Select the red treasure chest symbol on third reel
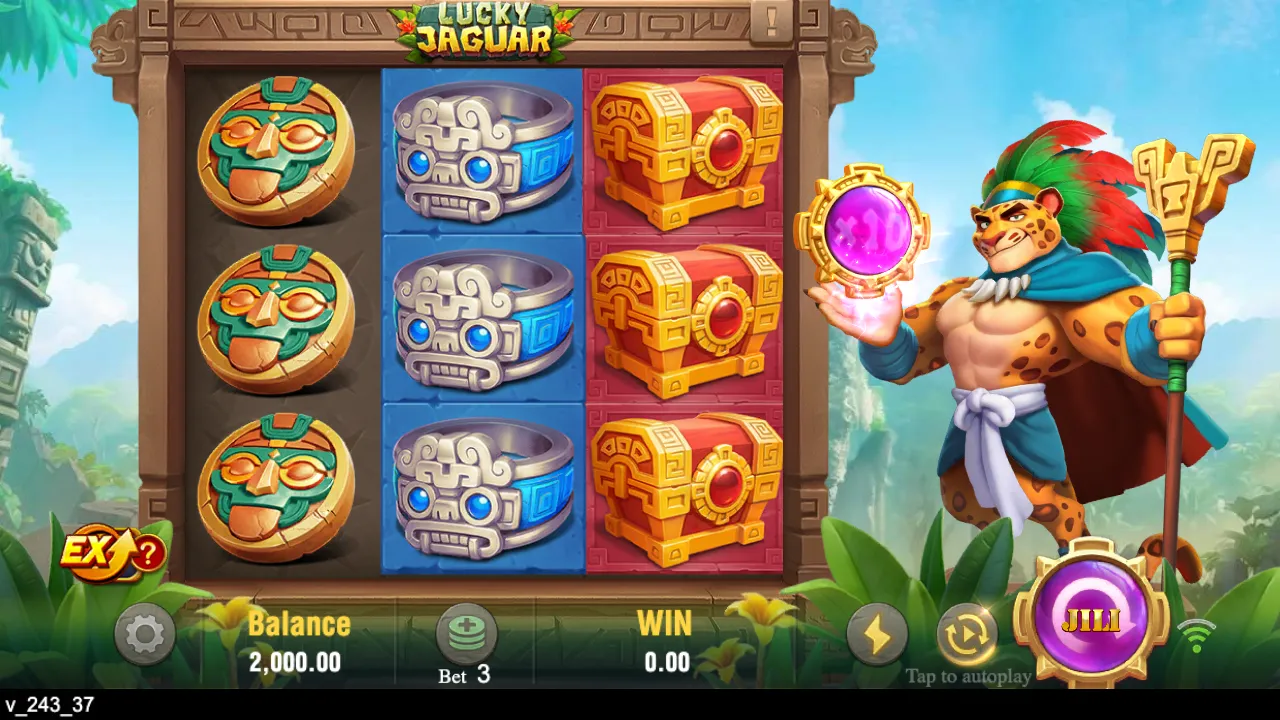 [x=683, y=320]
